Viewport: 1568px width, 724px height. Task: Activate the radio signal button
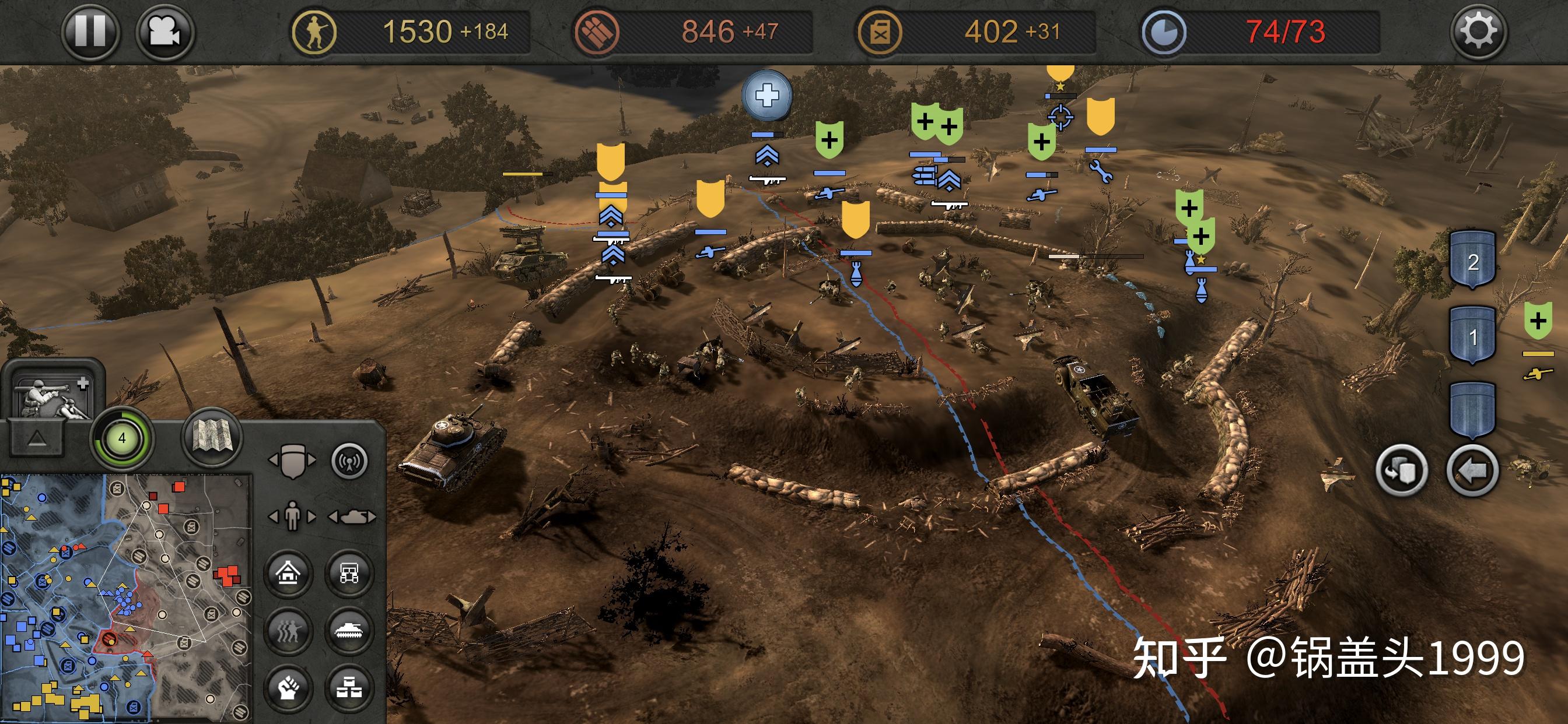point(349,461)
